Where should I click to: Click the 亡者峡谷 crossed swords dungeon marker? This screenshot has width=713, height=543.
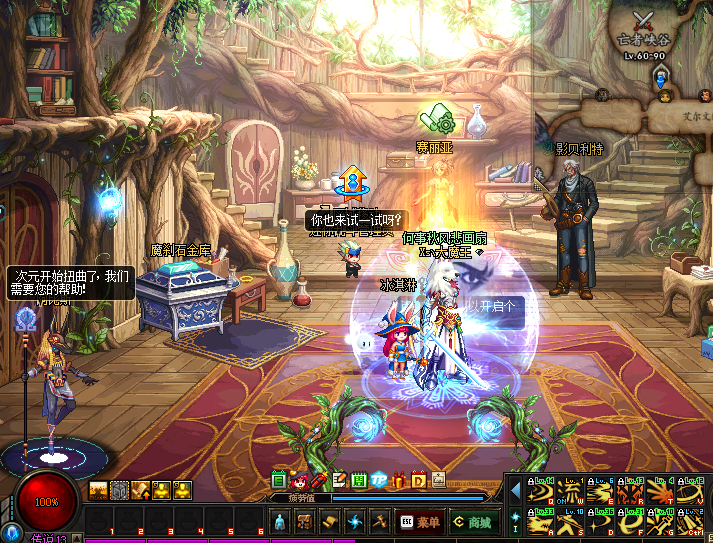(x=643, y=21)
